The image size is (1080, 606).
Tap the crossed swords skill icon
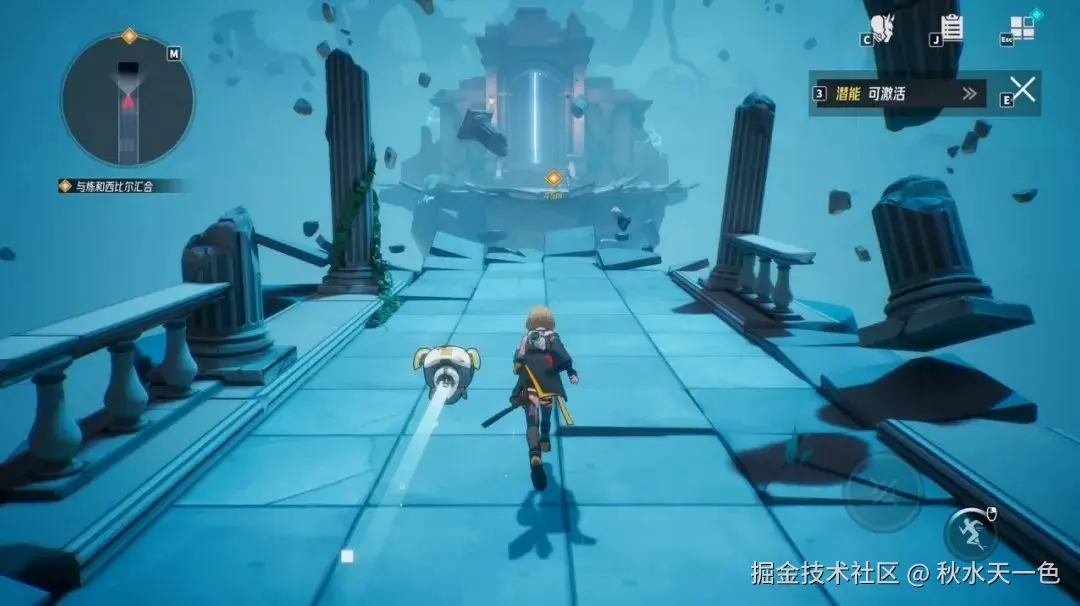click(x=1023, y=91)
